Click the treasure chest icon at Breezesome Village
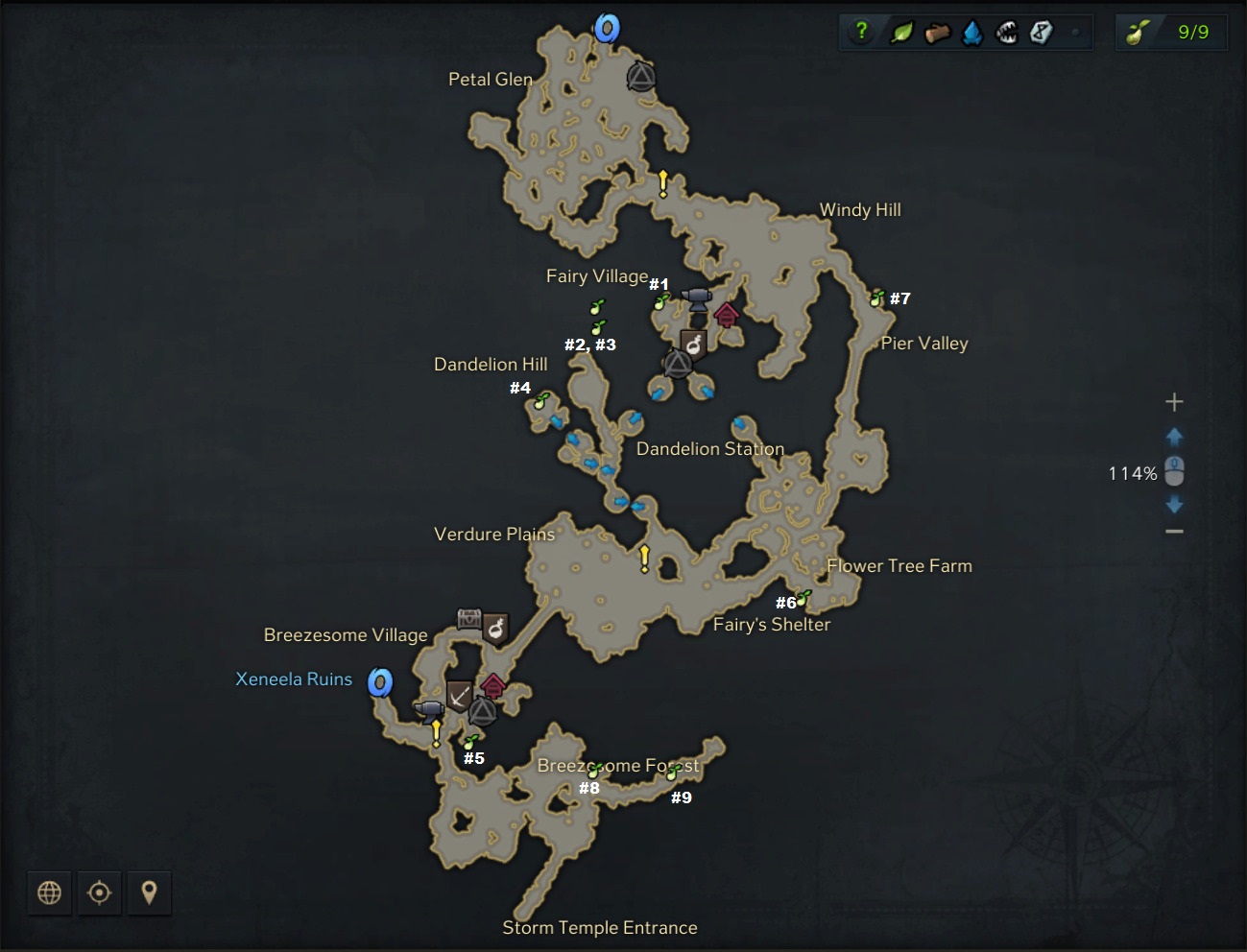Screen dimensions: 1247x952 pos(468,619)
